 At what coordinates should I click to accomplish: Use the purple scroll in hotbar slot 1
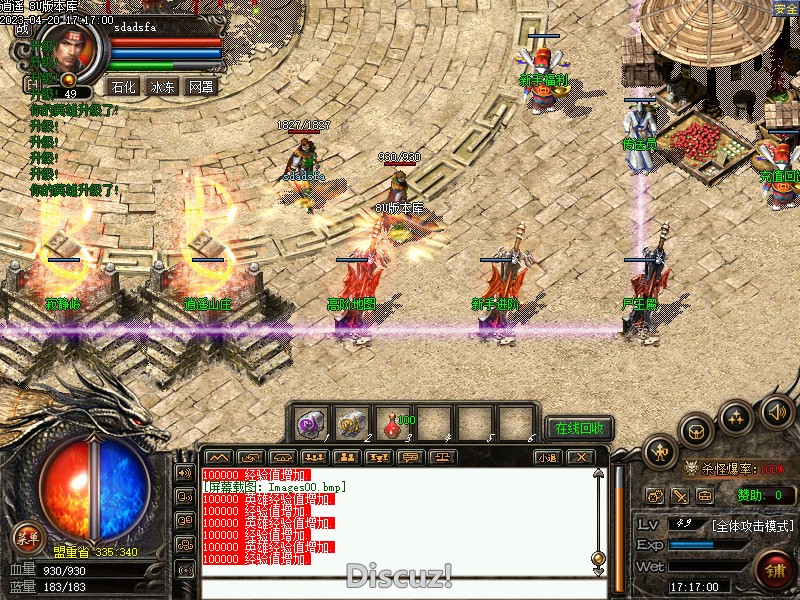point(310,424)
